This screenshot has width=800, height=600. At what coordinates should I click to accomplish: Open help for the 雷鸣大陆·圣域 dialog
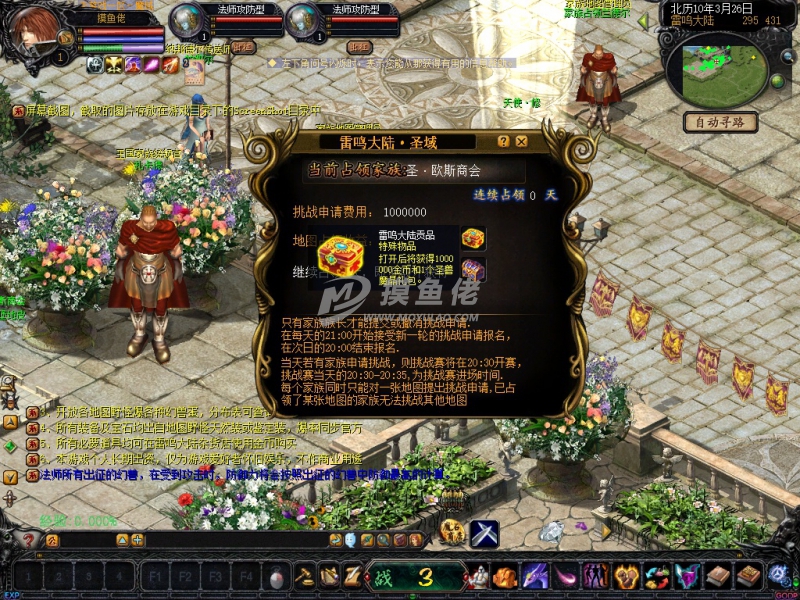point(503,142)
